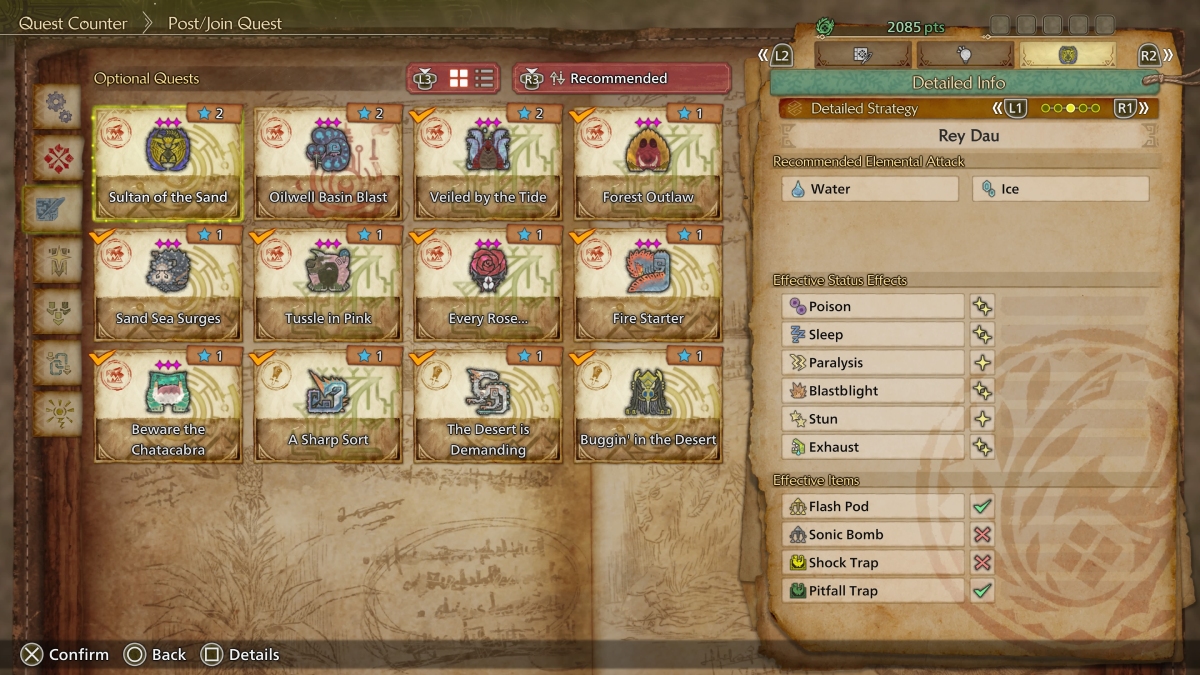Switch to the lightbulb info tab
Image resolution: width=1200 pixels, height=675 pixels.
pyautogui.click(x=964, y=55)
